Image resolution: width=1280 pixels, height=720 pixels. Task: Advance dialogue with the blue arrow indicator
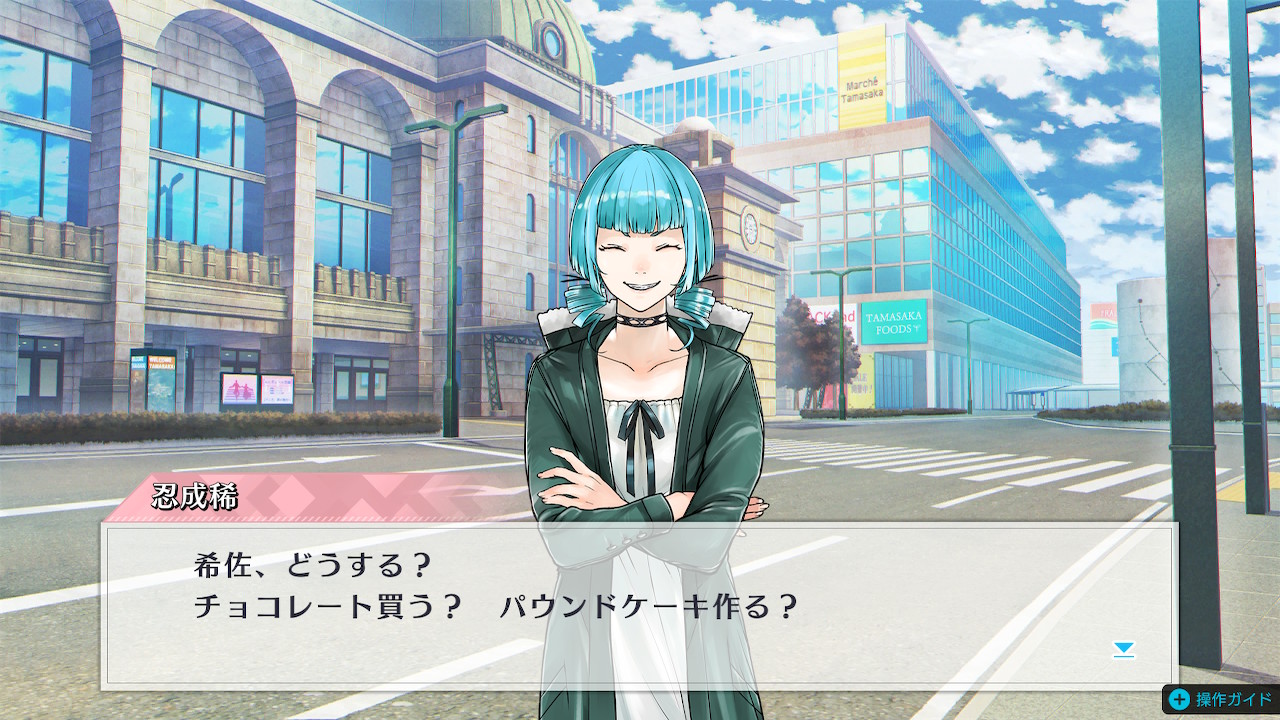point(1124,650)
